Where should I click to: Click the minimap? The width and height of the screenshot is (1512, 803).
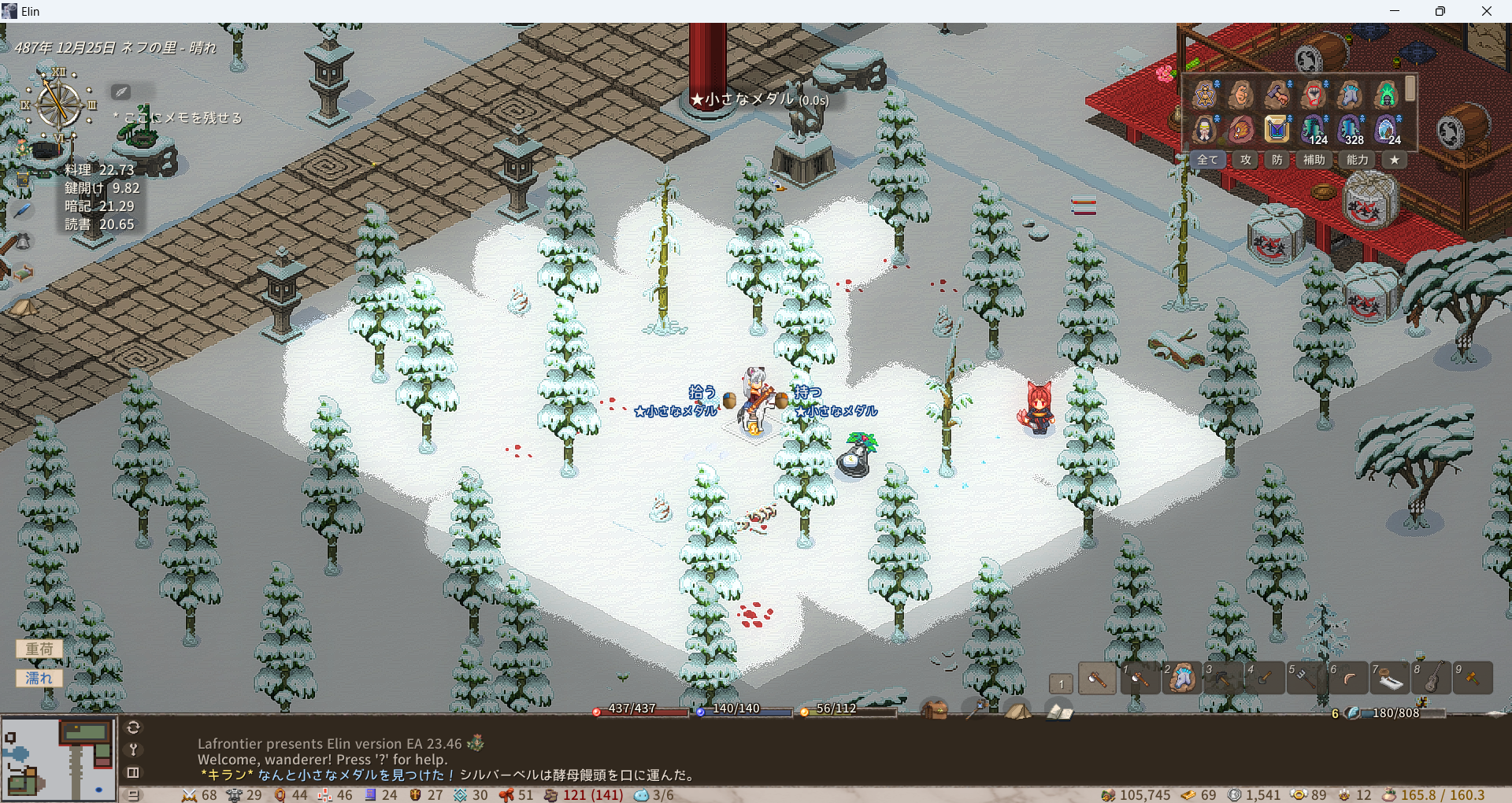tap(58, 758)
